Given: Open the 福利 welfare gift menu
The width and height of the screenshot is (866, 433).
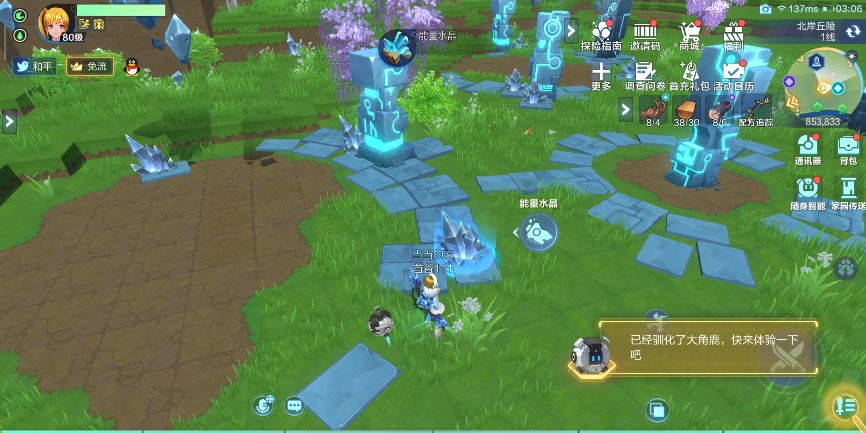Looking at the screenshot, I should (734, 35).
